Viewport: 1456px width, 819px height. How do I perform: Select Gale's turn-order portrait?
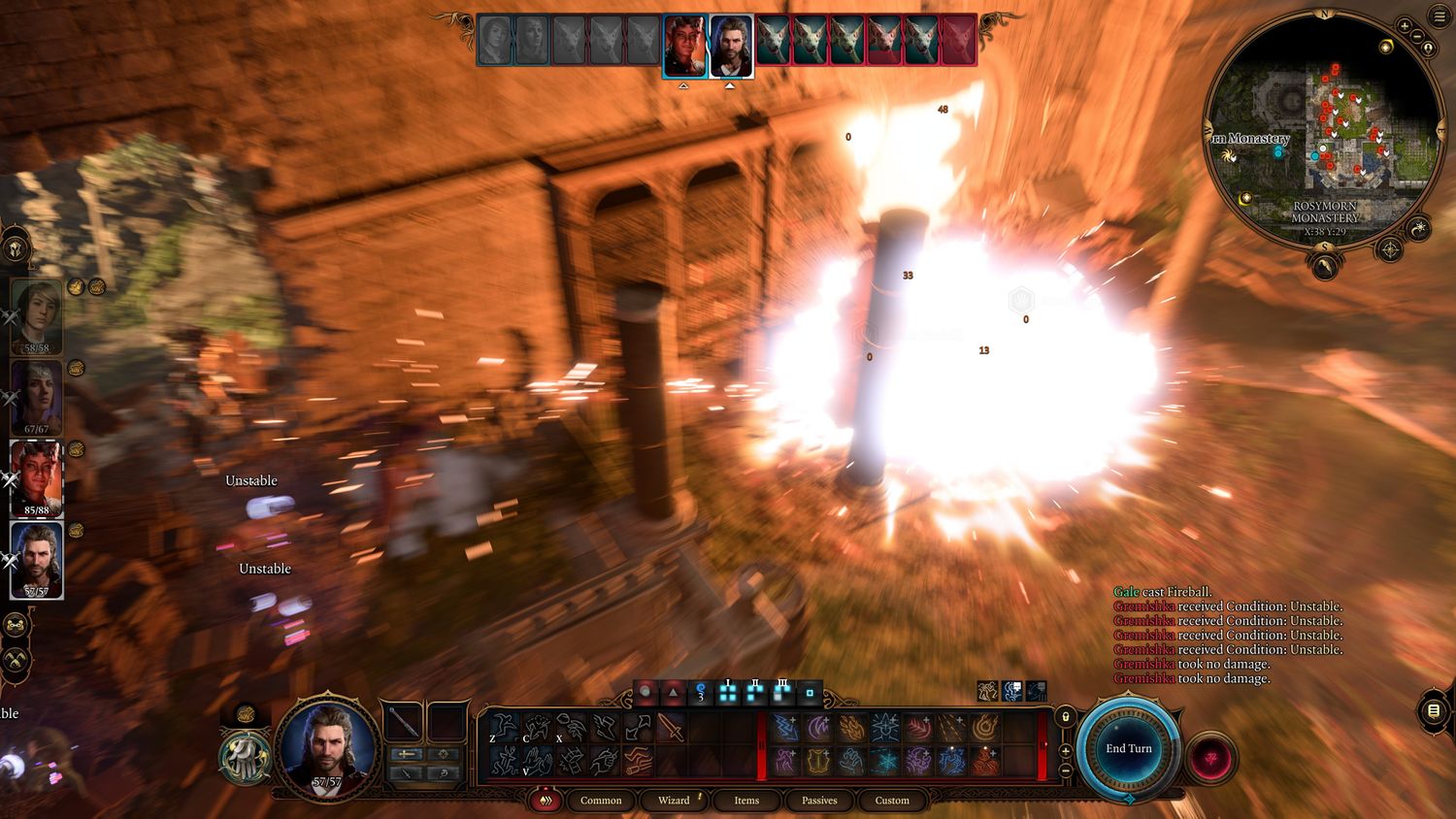pyautogui.click(x=731, y=46)
